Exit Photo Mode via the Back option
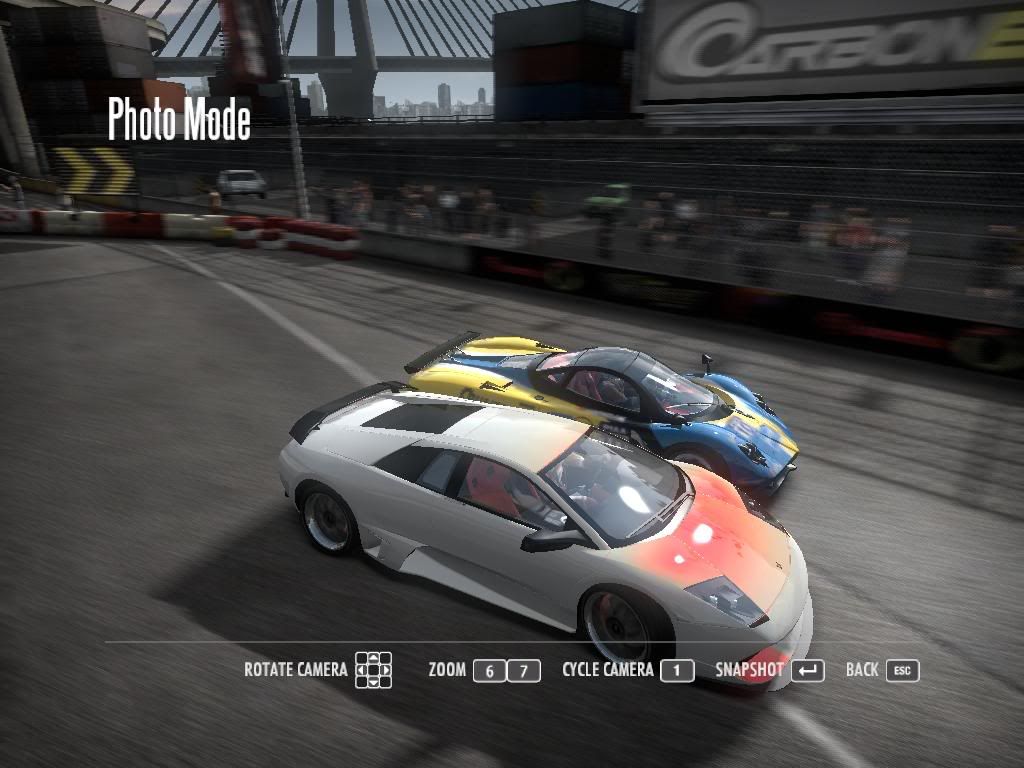The image size is (1024, 768). click(x=862, y=670)
